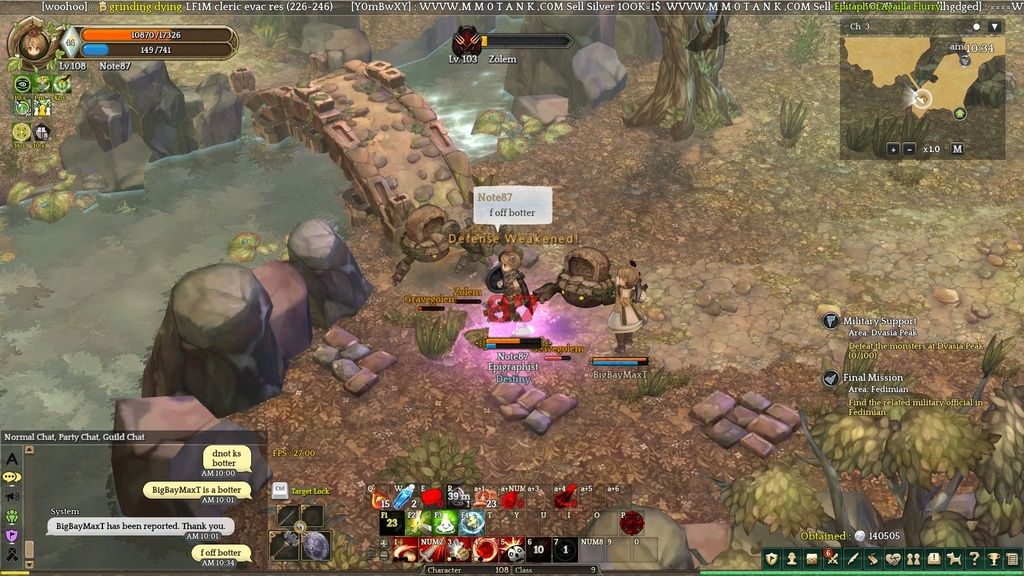Open the full map with M button
Viewport: 1024px width, 576px height.
click(957, 149)
